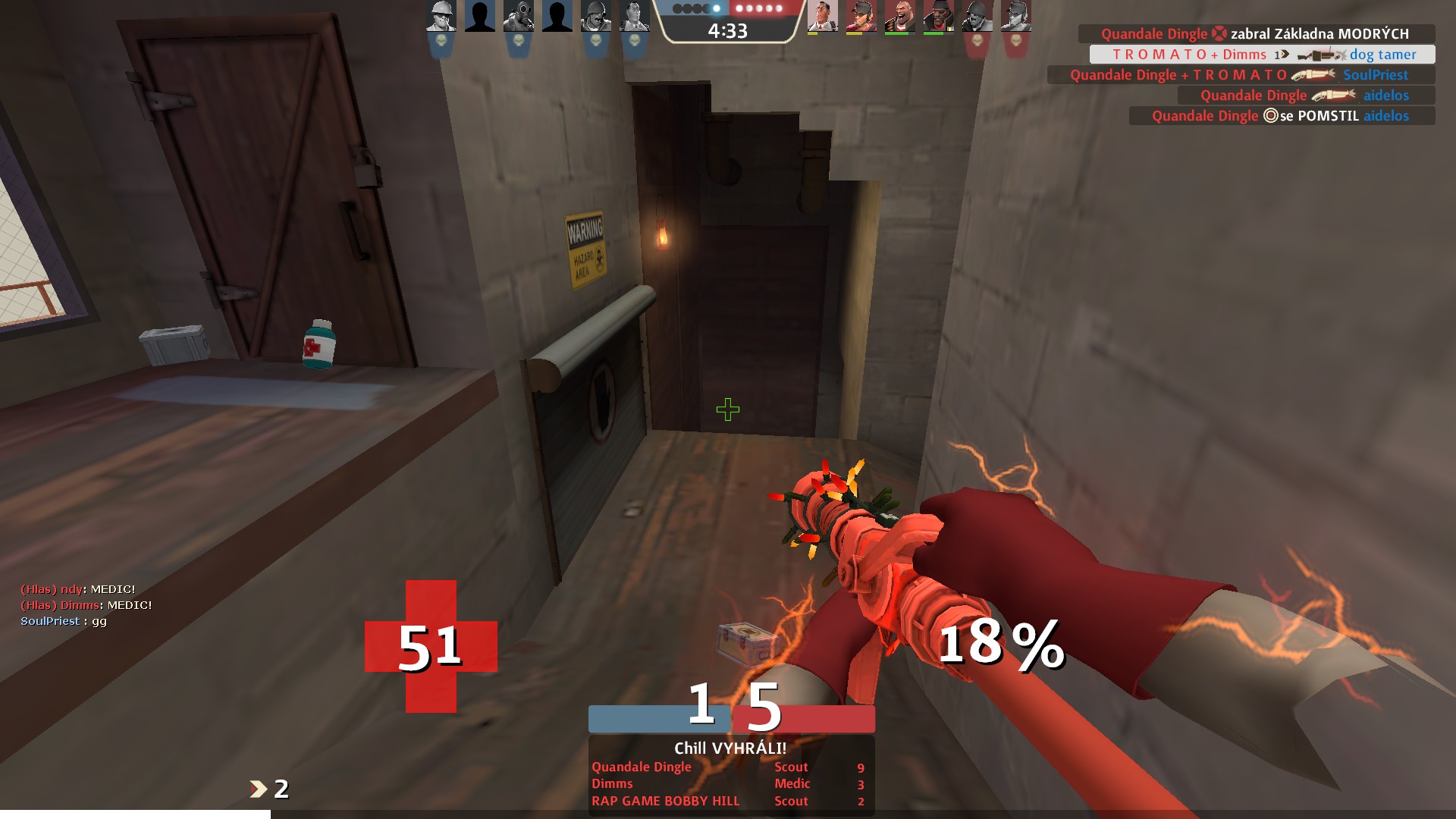Screen dimensions: 1456x819
Task: Select the BLU Pyro portrait
Action: pyautogui.click(x=519, y=16)
